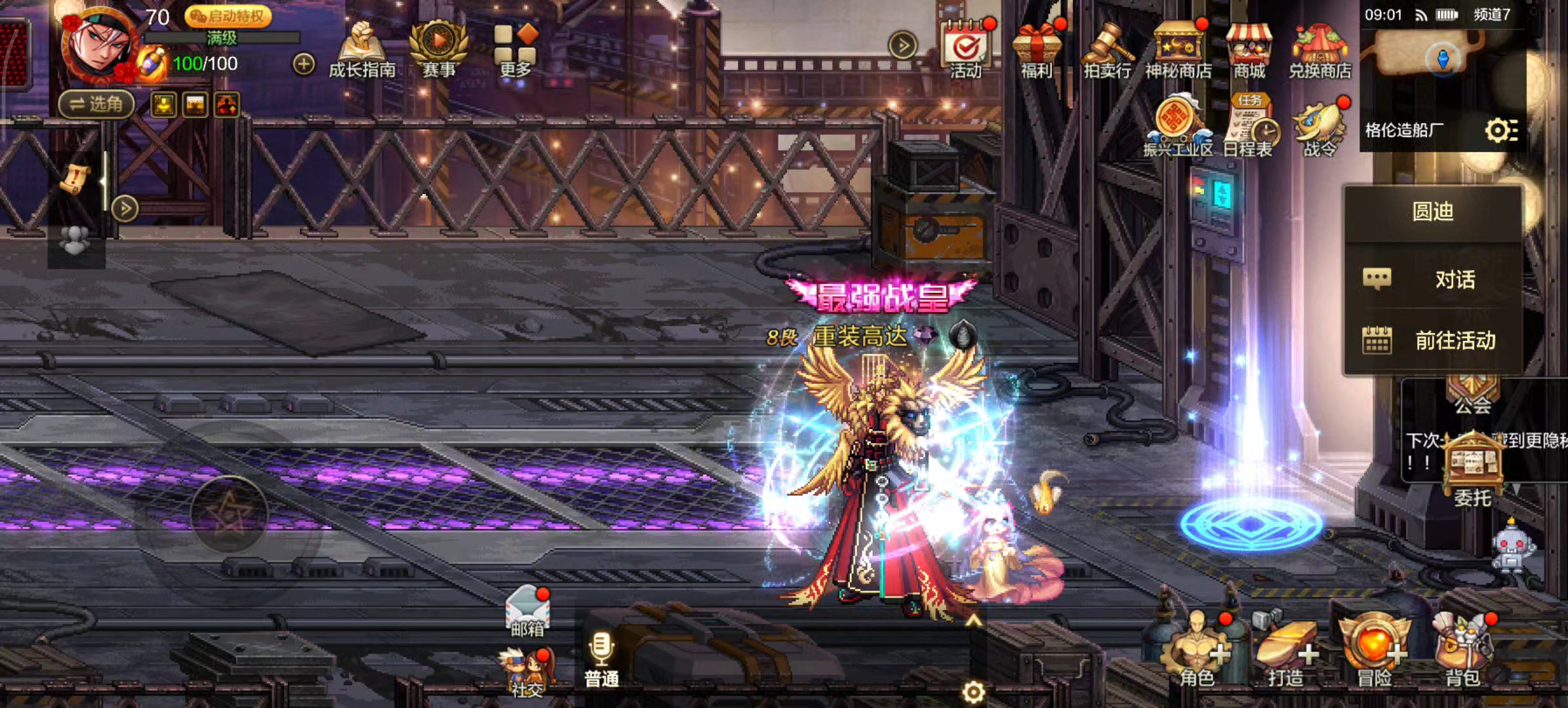Open the 活动 events calendar
Screen dimensions: 1568x708
tap(966, 50)
